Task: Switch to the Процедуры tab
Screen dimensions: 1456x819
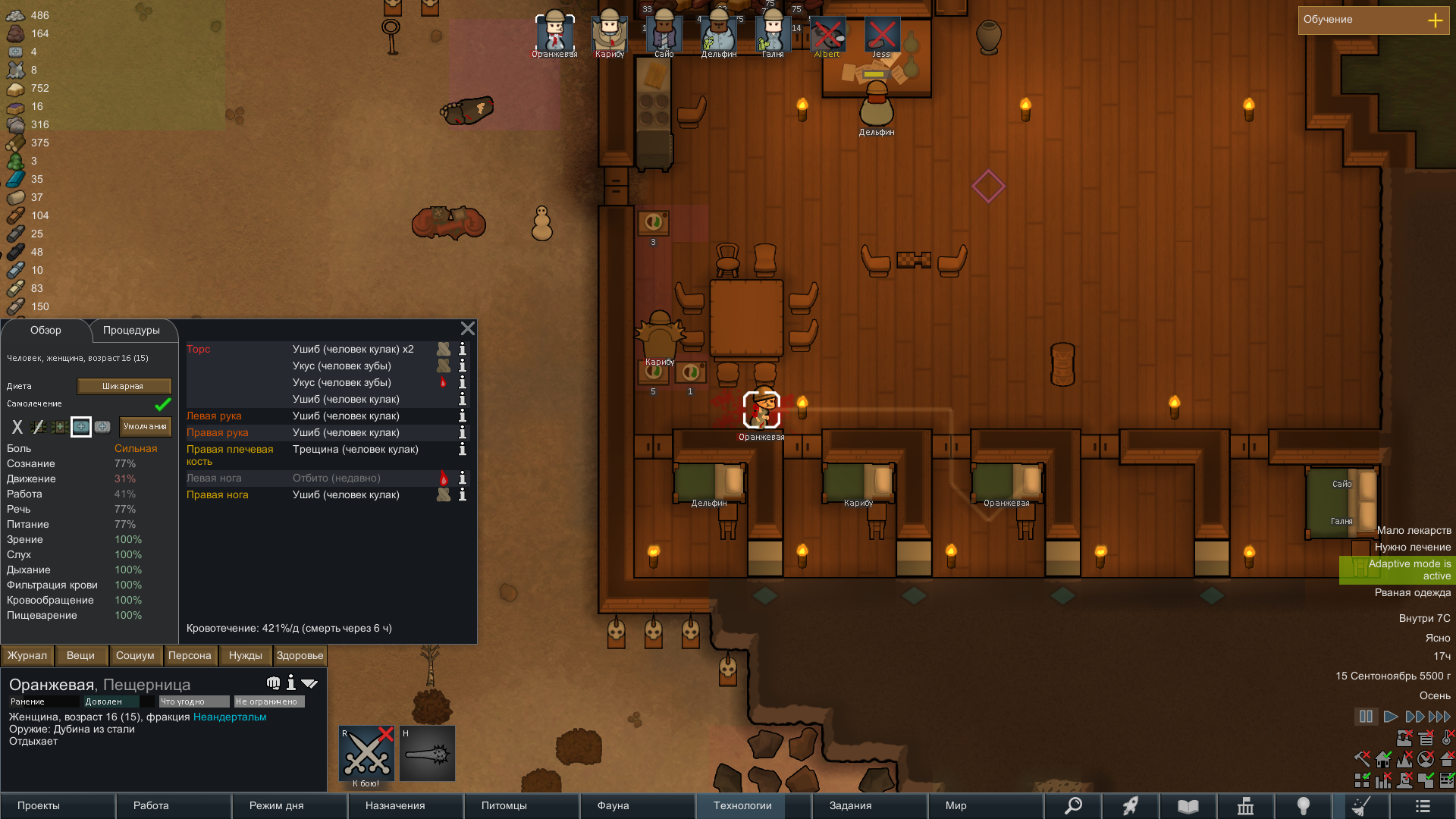Action: click(131, 331)
